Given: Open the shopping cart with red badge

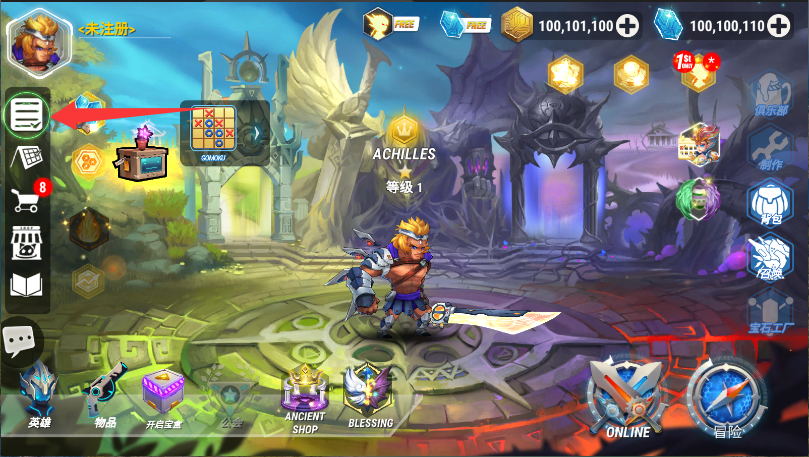Looking at the screenshot, I should point(26,199).
